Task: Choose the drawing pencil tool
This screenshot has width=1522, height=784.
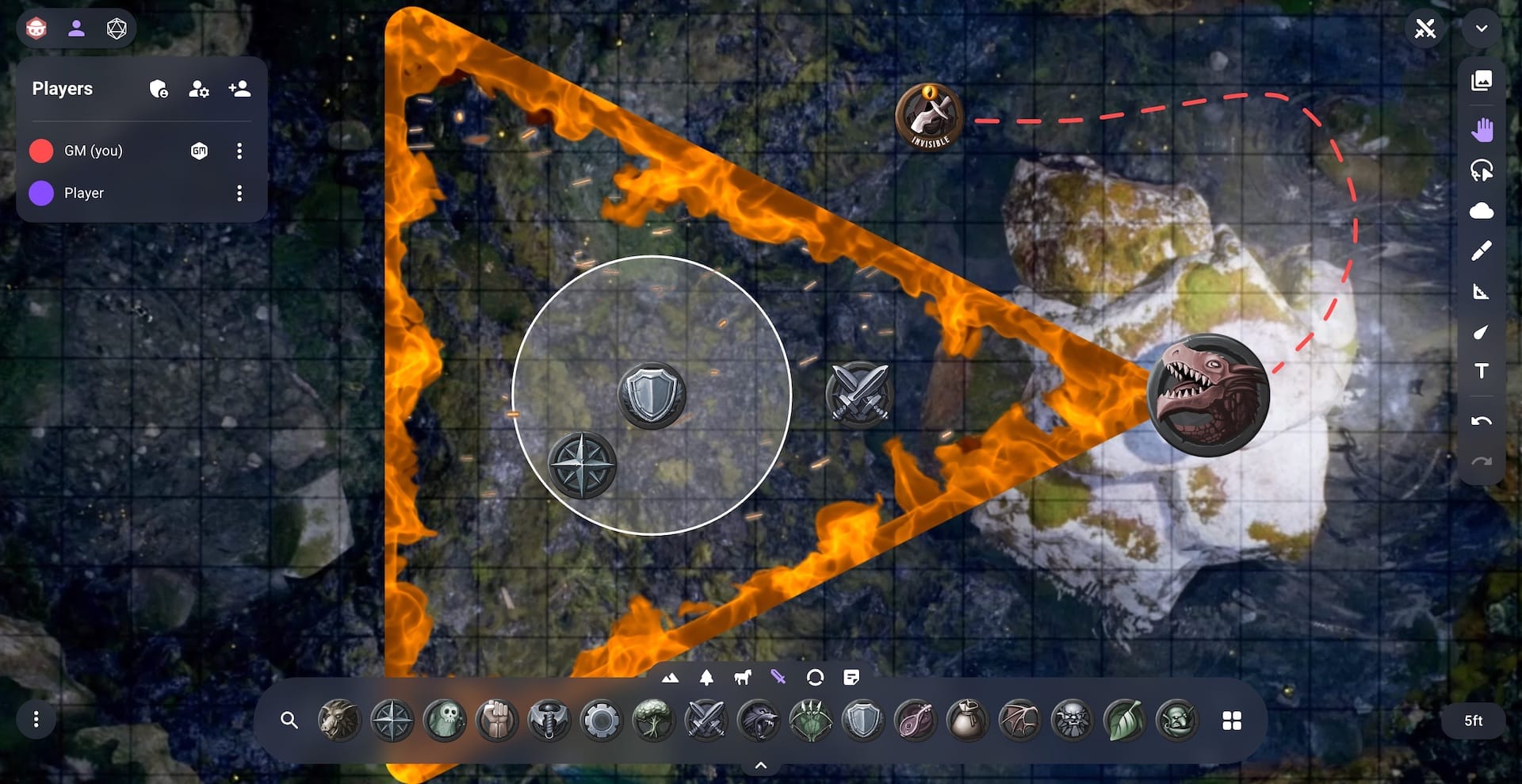Action: [x=1481, y=250]
